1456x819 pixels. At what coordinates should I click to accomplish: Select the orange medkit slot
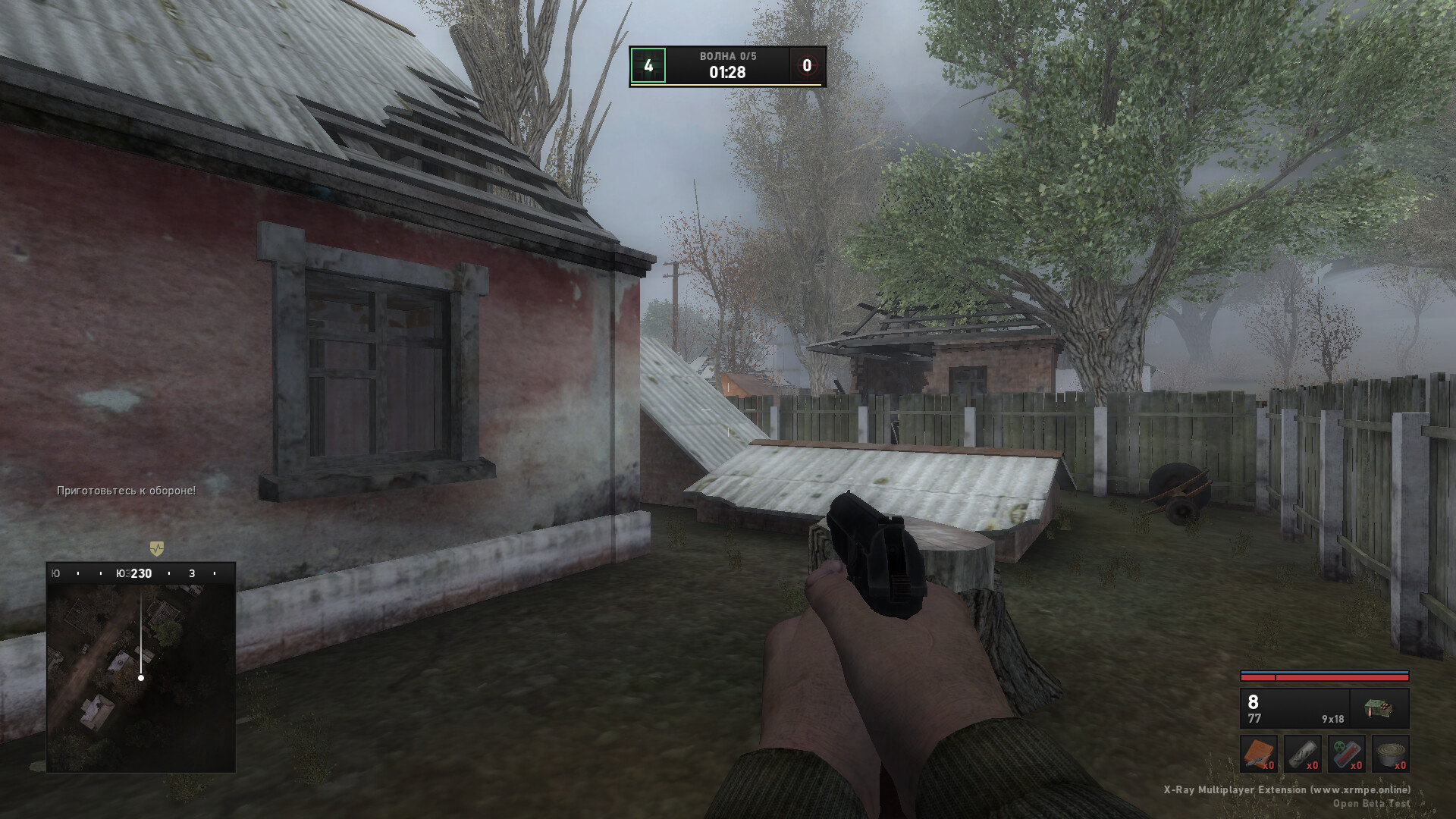point(1259,754)
